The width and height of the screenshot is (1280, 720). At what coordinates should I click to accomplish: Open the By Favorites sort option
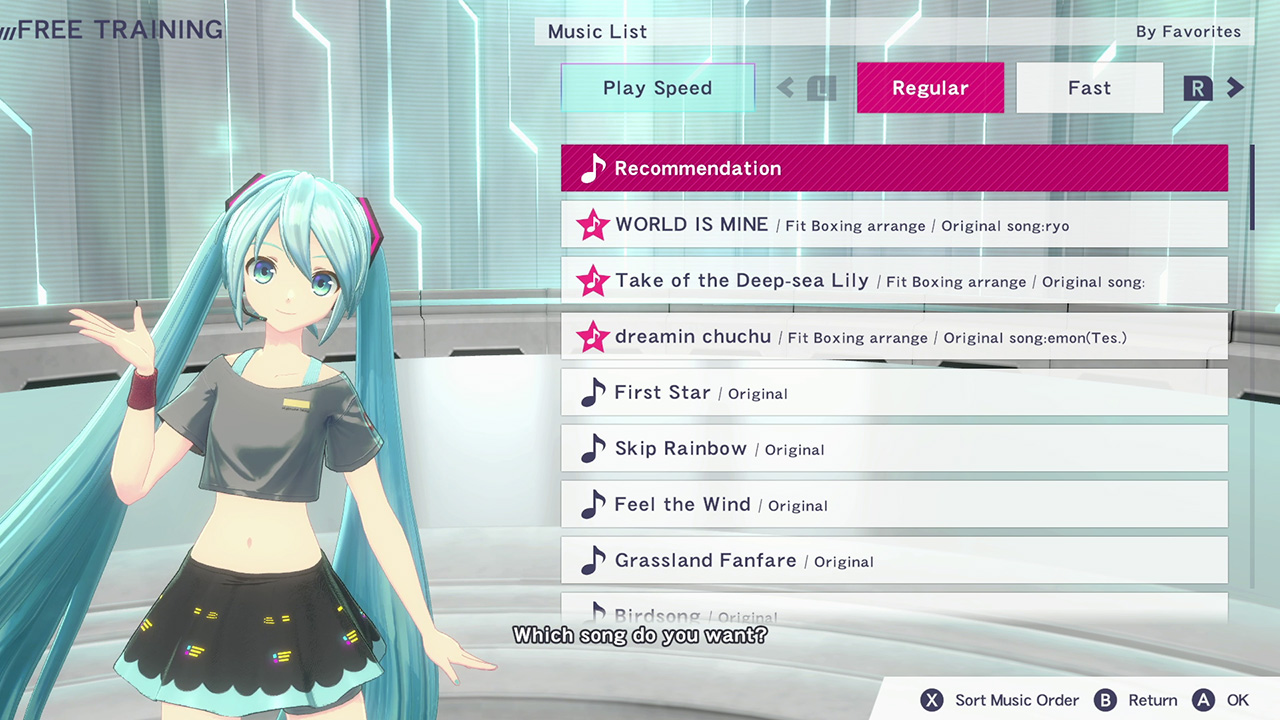click(x=1188, y=31)
